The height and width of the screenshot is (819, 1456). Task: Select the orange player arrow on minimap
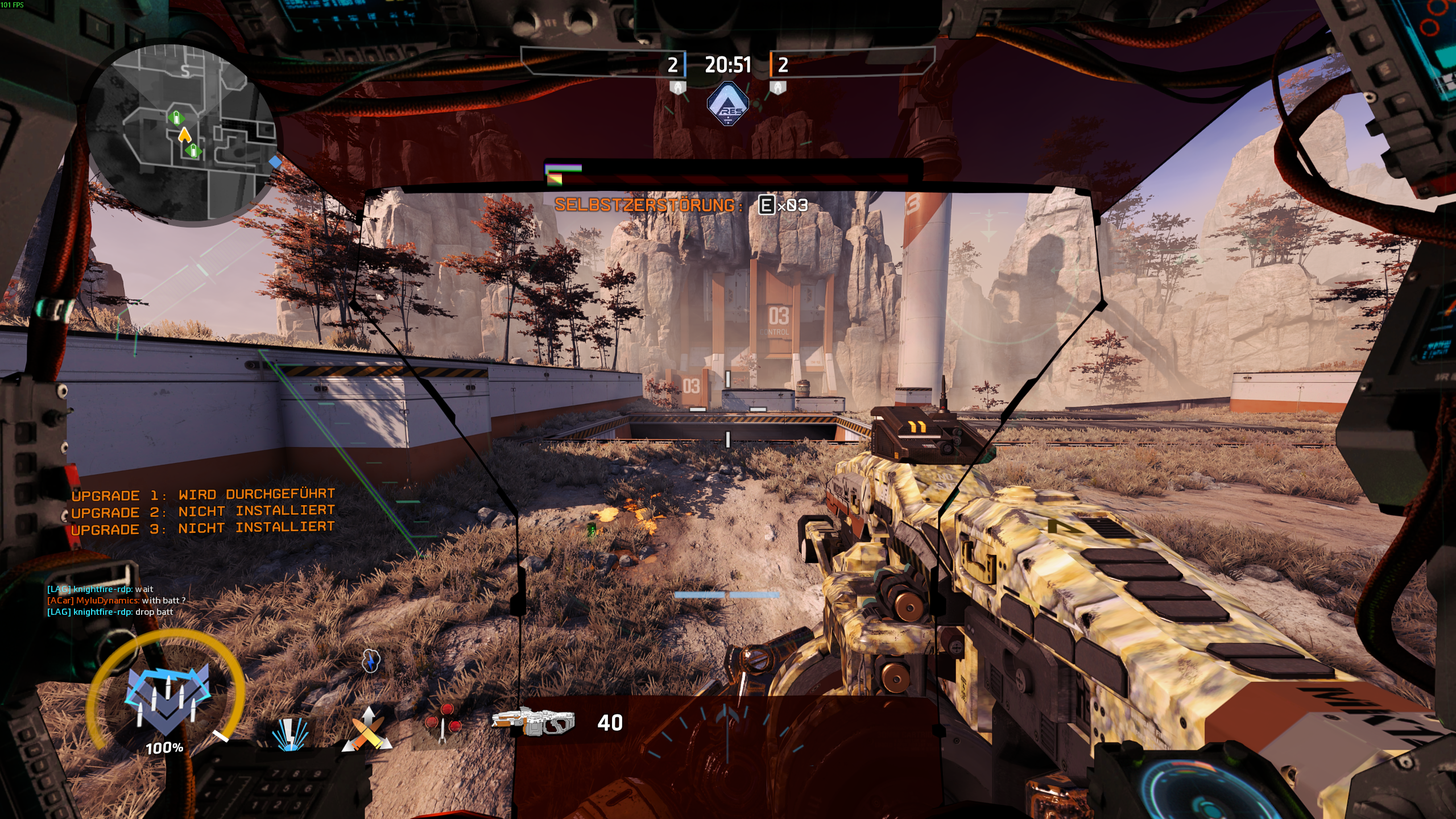pyautogui.click(x=184, y=135)
